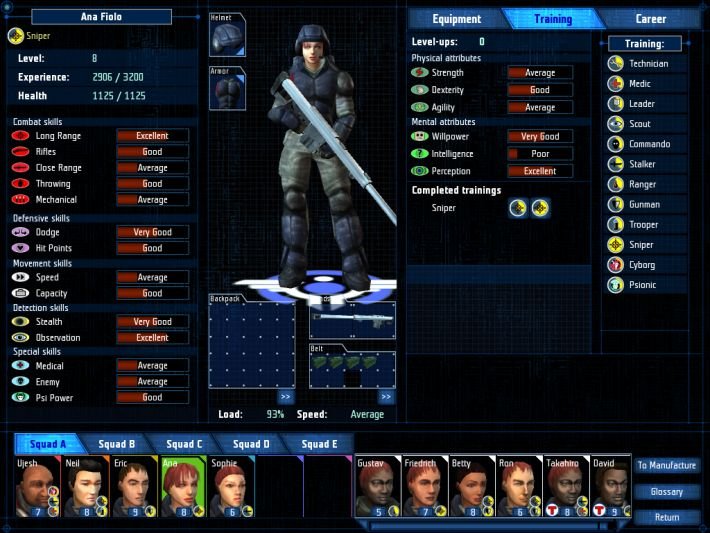Choose the Psionic training entry

tap(642, 285)
